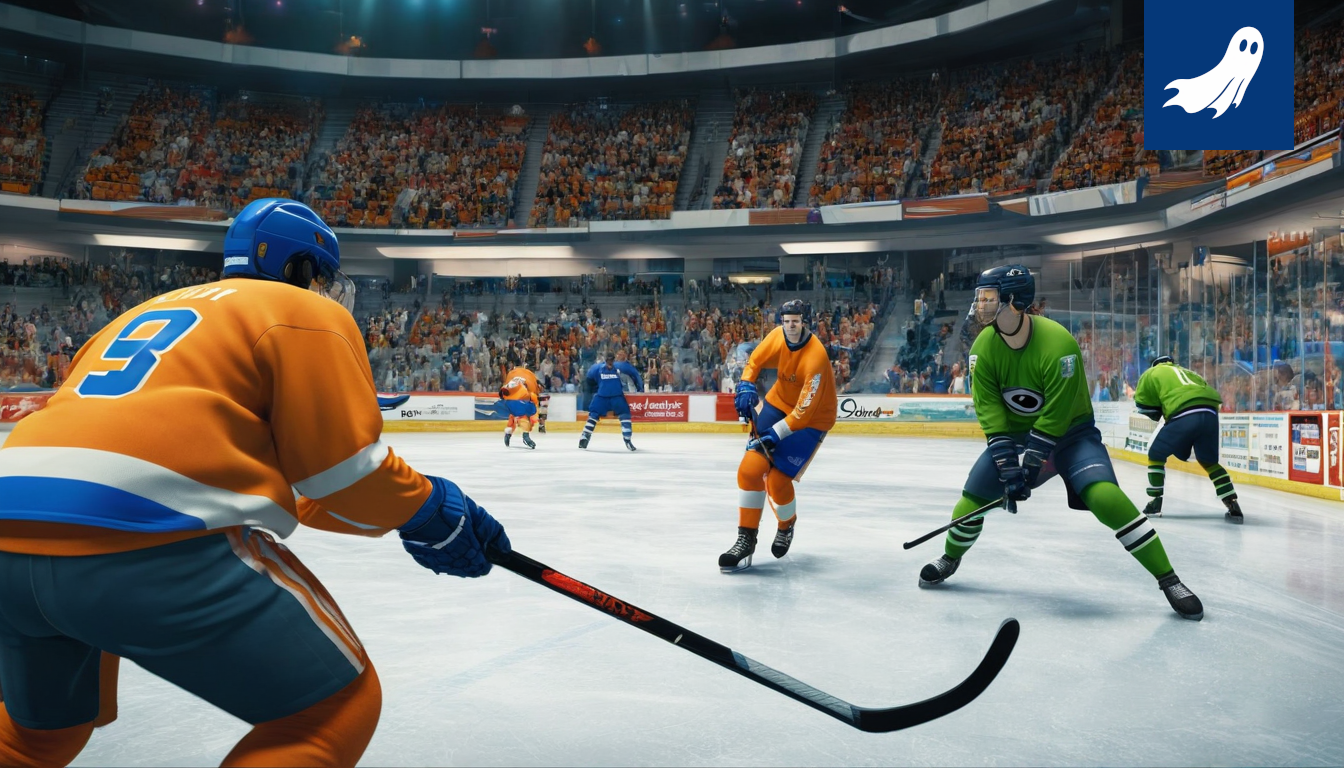This screenshot has height=768, width=1344.
Task: Click the white ghost logo badge
Action: pyautogui.click(x=1217, y=73)
